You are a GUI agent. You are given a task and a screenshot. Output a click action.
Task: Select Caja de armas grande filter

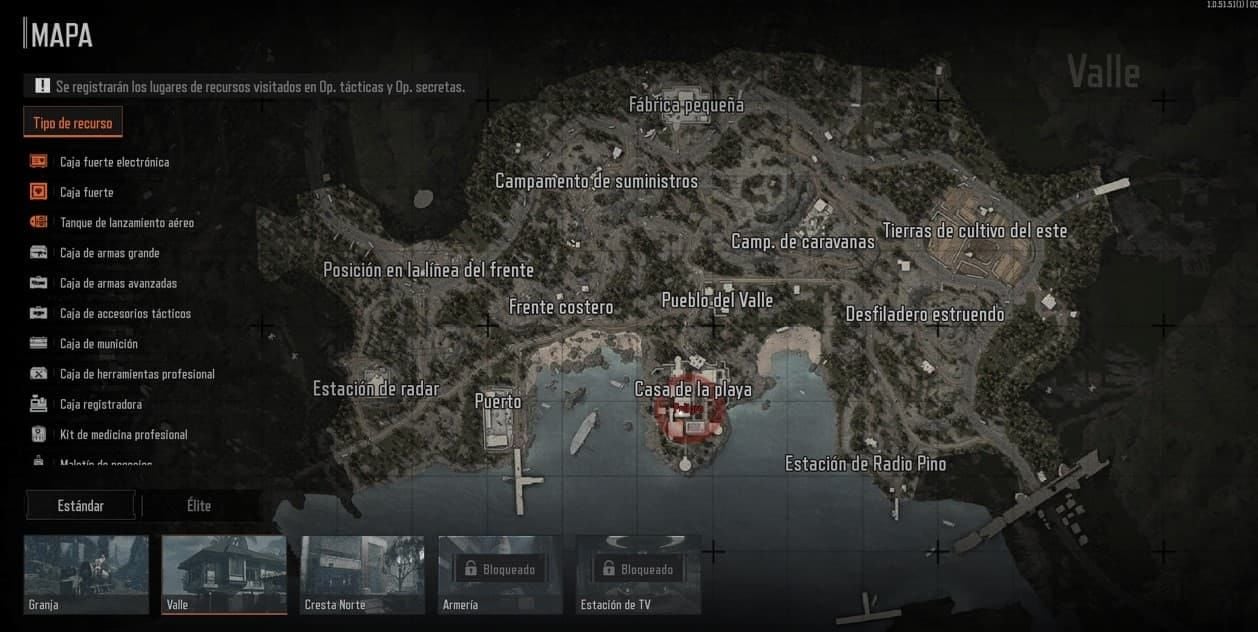(x=109, y=253)
